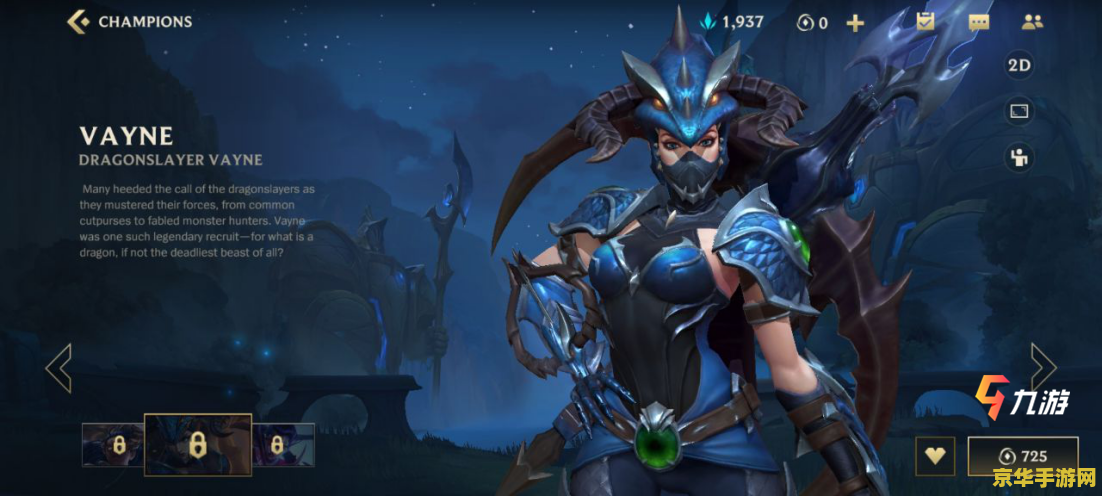The width and height of the screenshot is (1102, 496).
Task: Show the previous skin with the left arrow
Action: [x=59, y=367]
